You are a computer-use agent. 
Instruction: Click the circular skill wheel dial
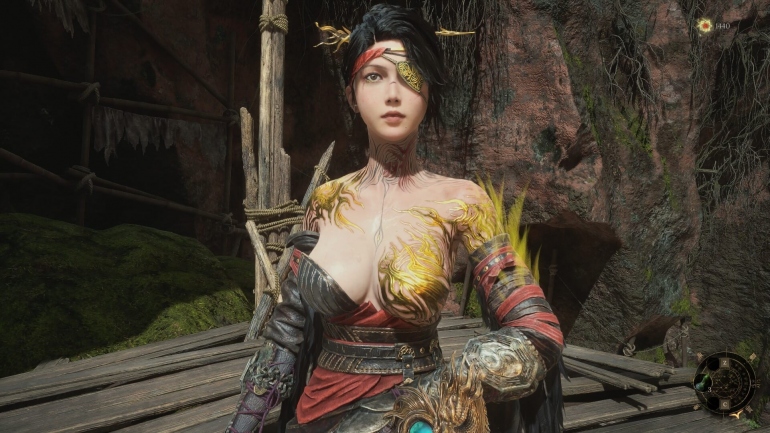tap(726, 383)
